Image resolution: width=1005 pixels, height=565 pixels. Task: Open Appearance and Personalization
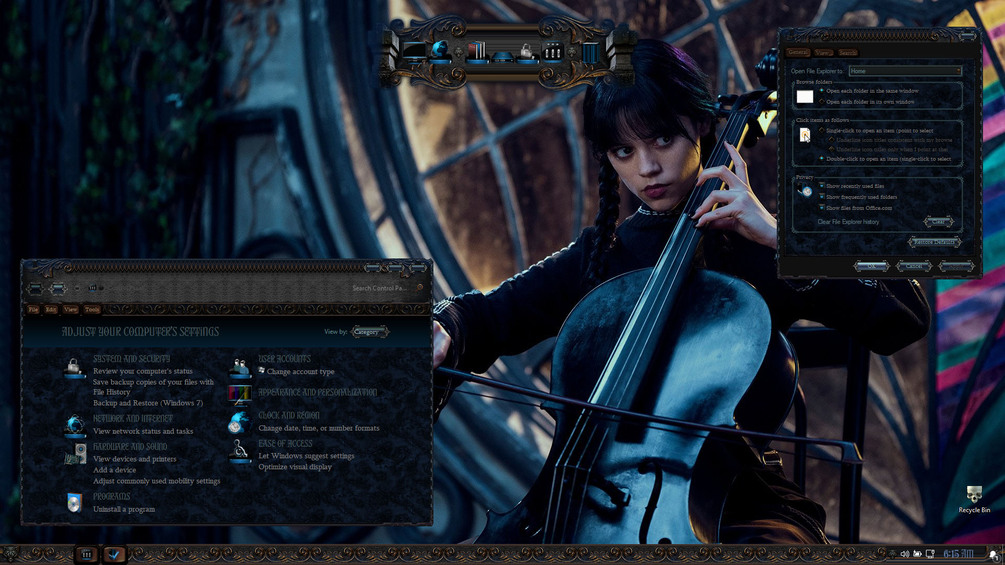(317, 393)
